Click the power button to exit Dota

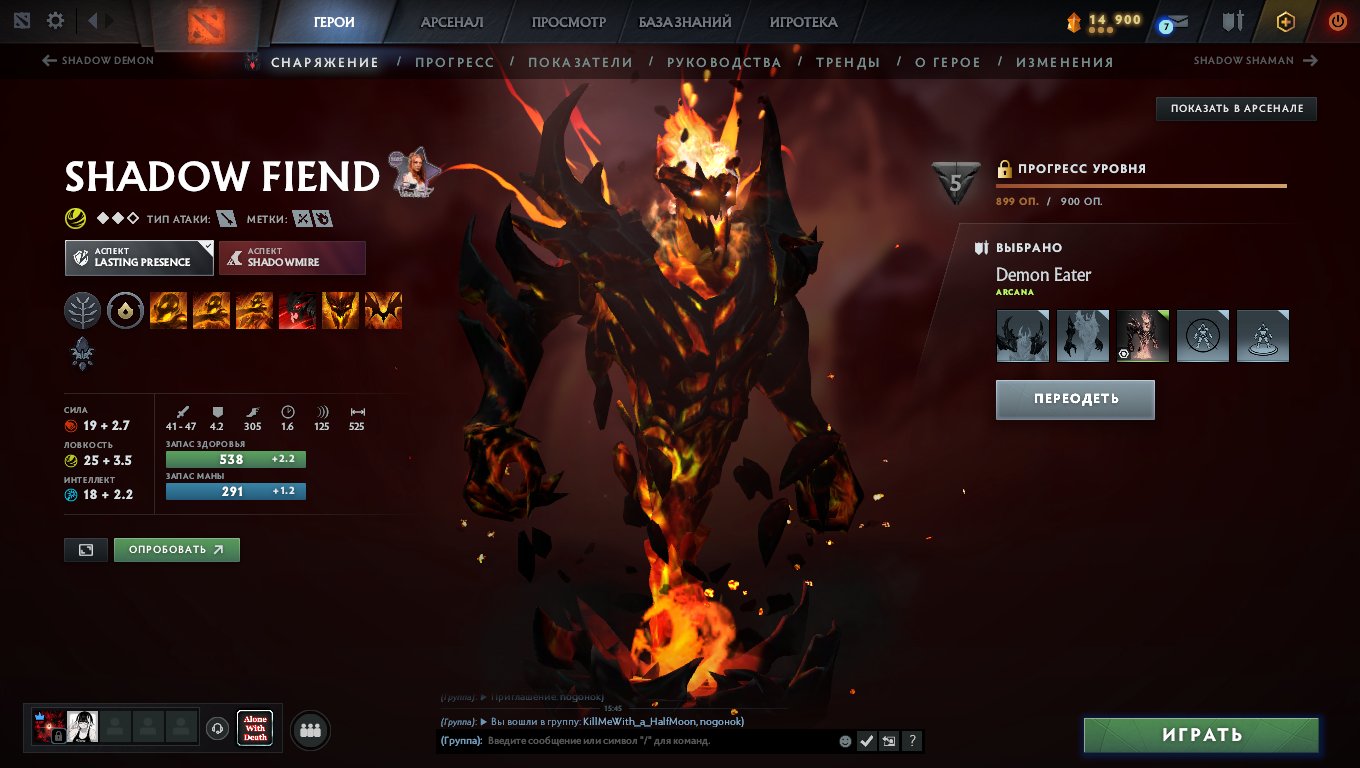tap(1337, 20)
